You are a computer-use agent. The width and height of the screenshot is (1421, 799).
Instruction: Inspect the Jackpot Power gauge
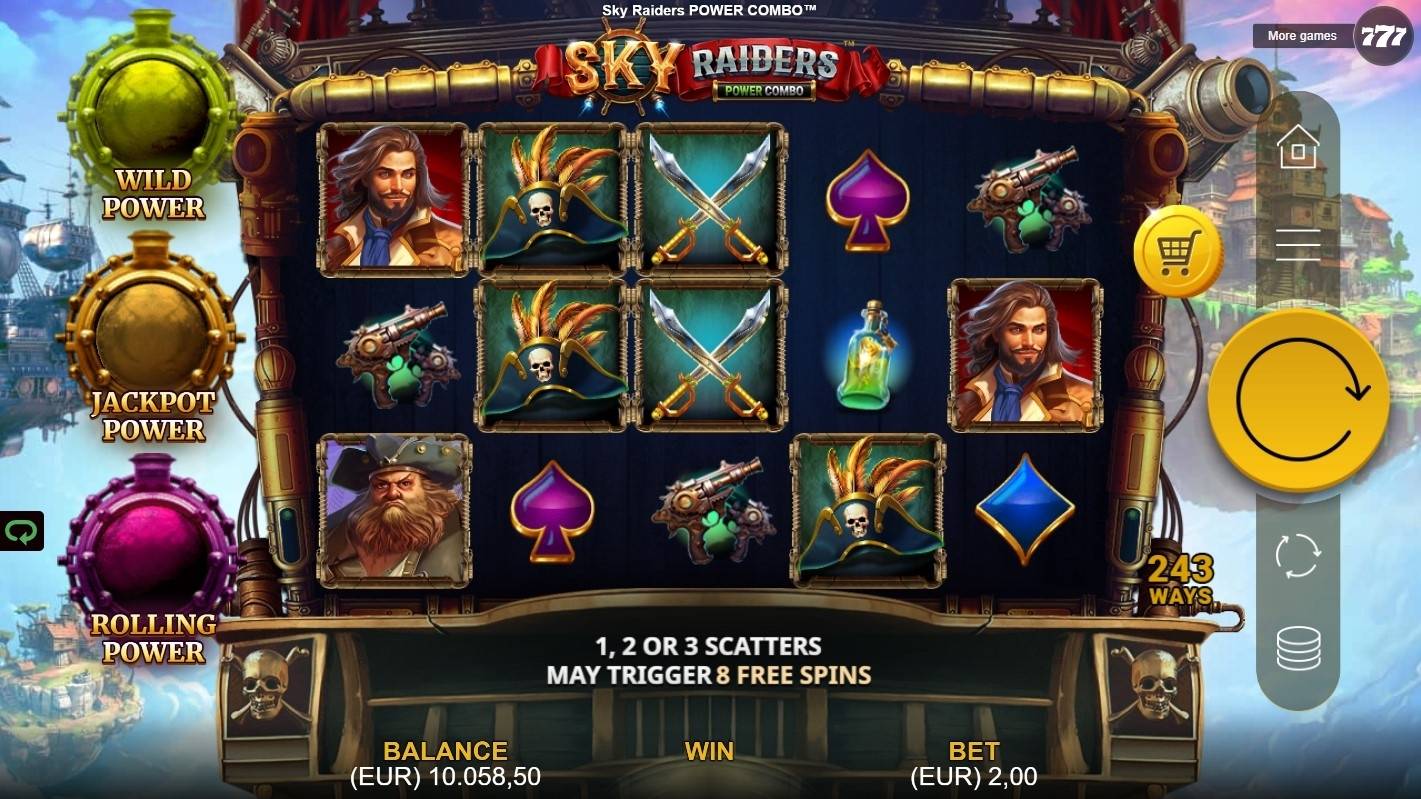click(x=148, y=327)
